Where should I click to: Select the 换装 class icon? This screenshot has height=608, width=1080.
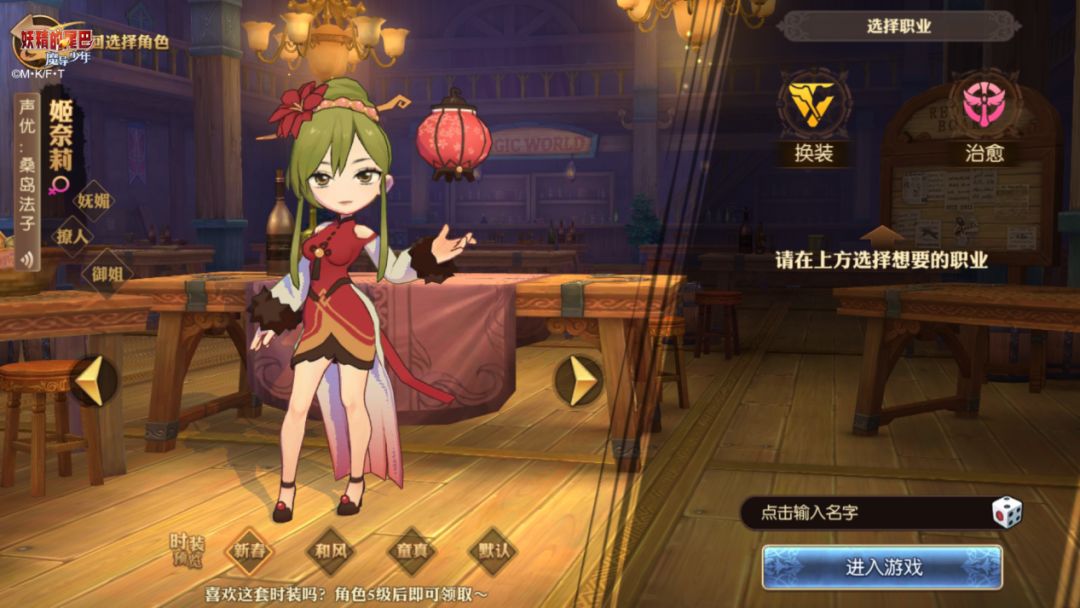tap(813, 106)
